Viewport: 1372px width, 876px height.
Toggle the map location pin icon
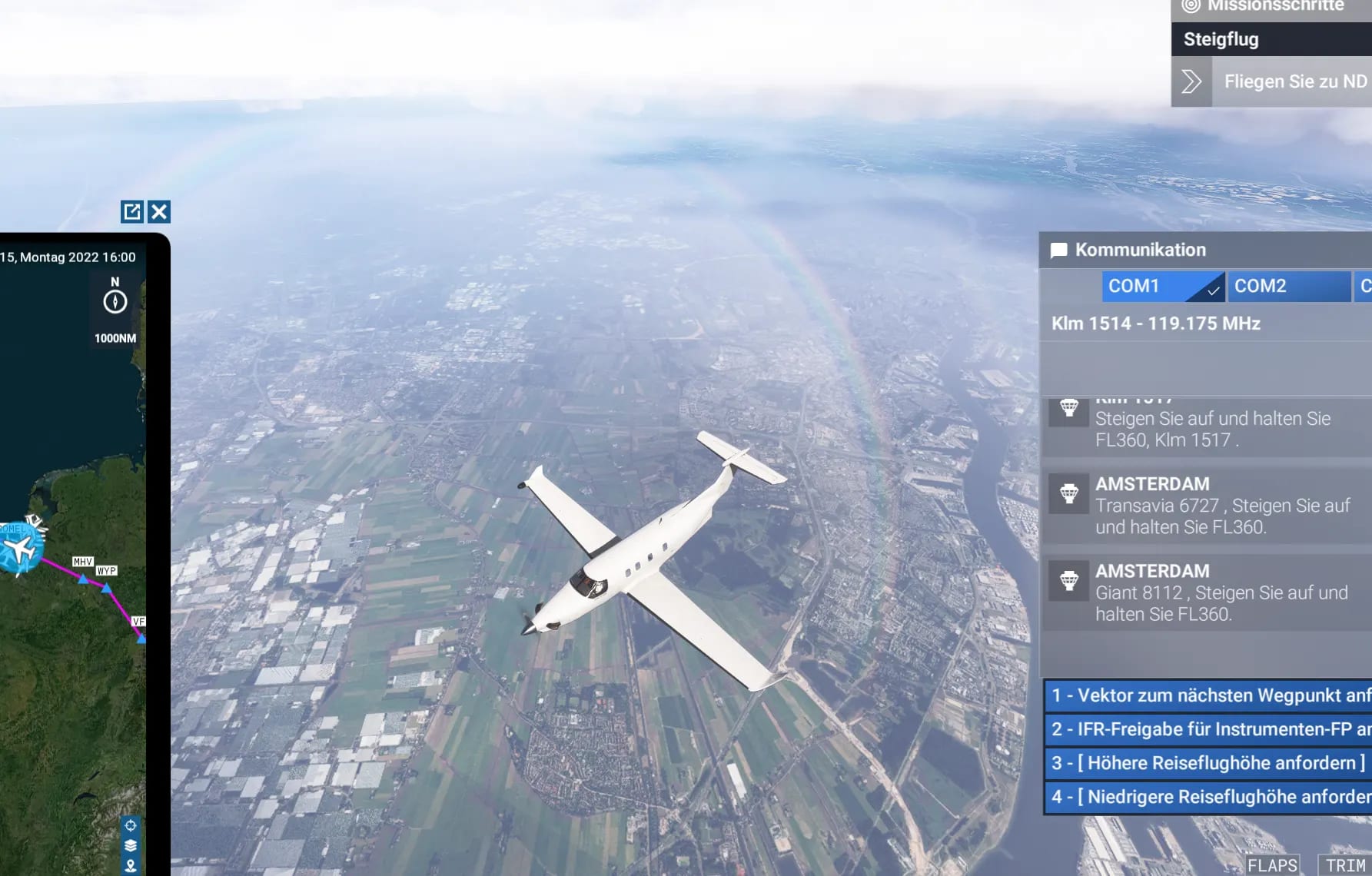coord(131,865)
